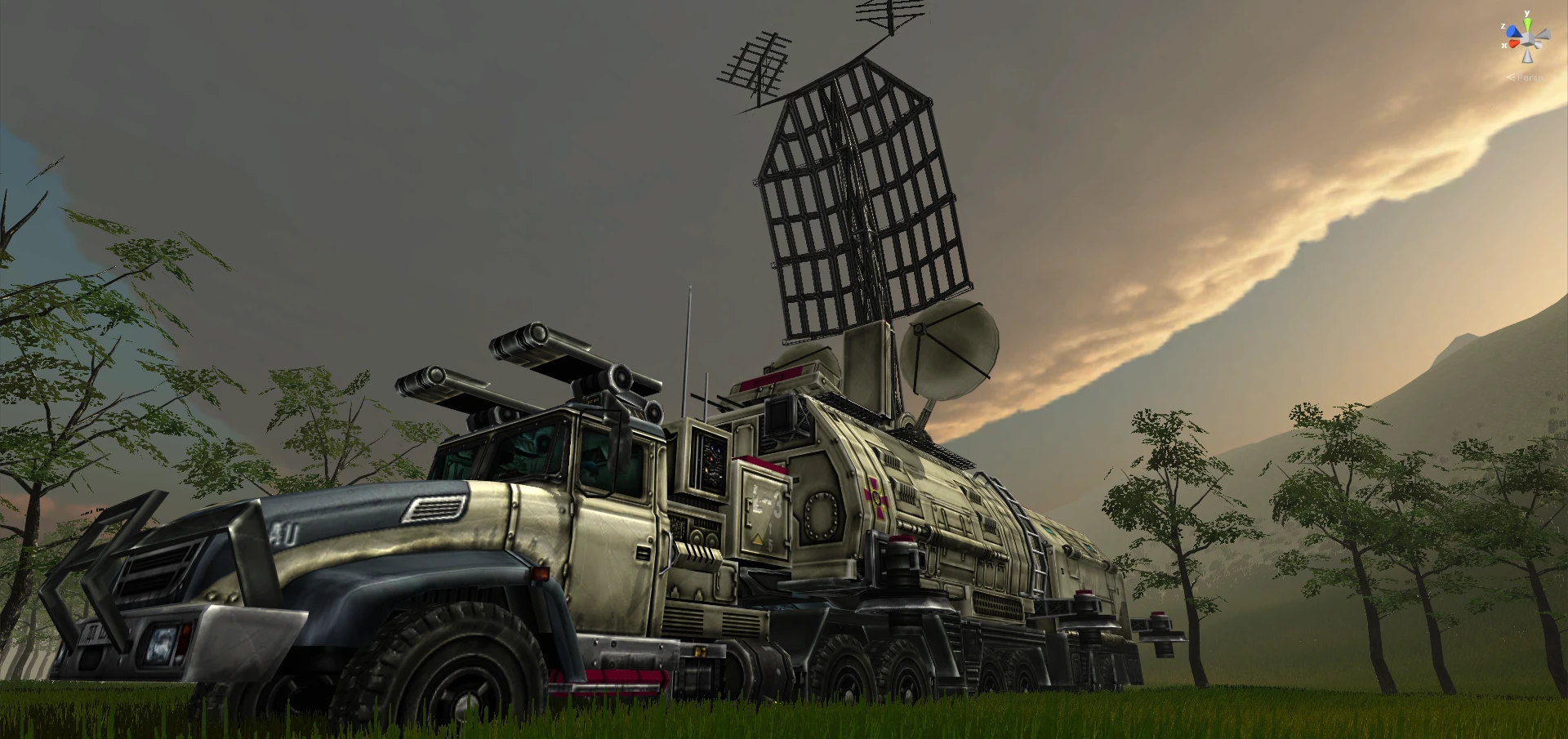Click the blue Z axis cone on the scene gizmo

(x=1512, y=31)
